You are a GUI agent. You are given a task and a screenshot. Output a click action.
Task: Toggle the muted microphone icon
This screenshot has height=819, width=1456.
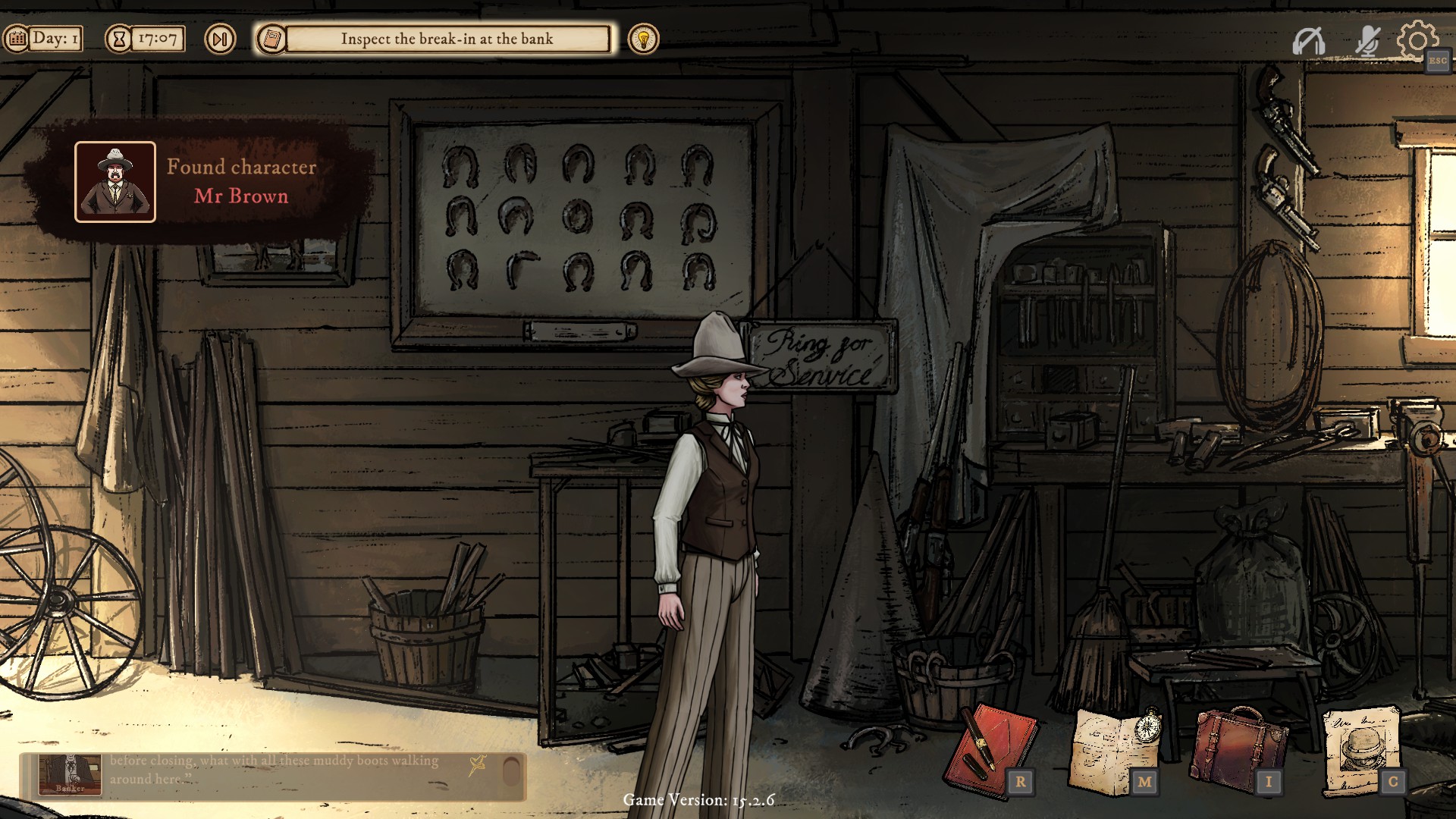point(1367,41)
